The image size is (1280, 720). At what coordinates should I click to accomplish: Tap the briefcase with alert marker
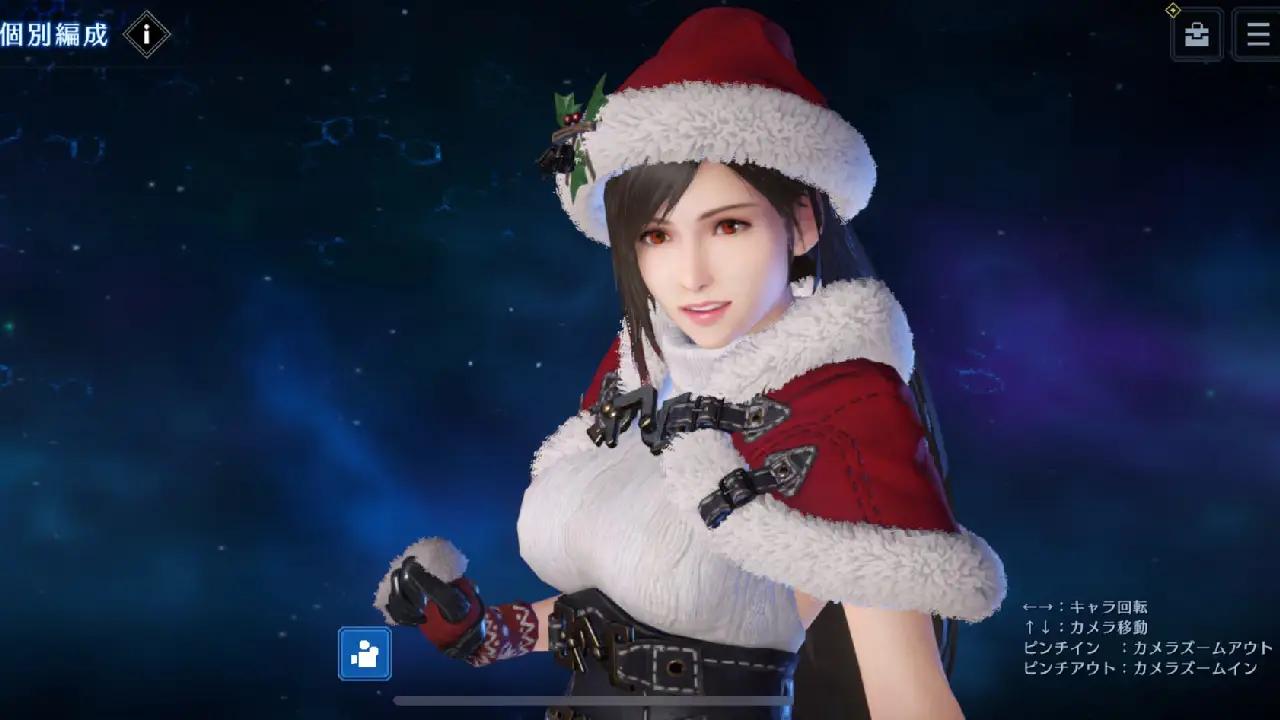click(x=1196, y=35)
